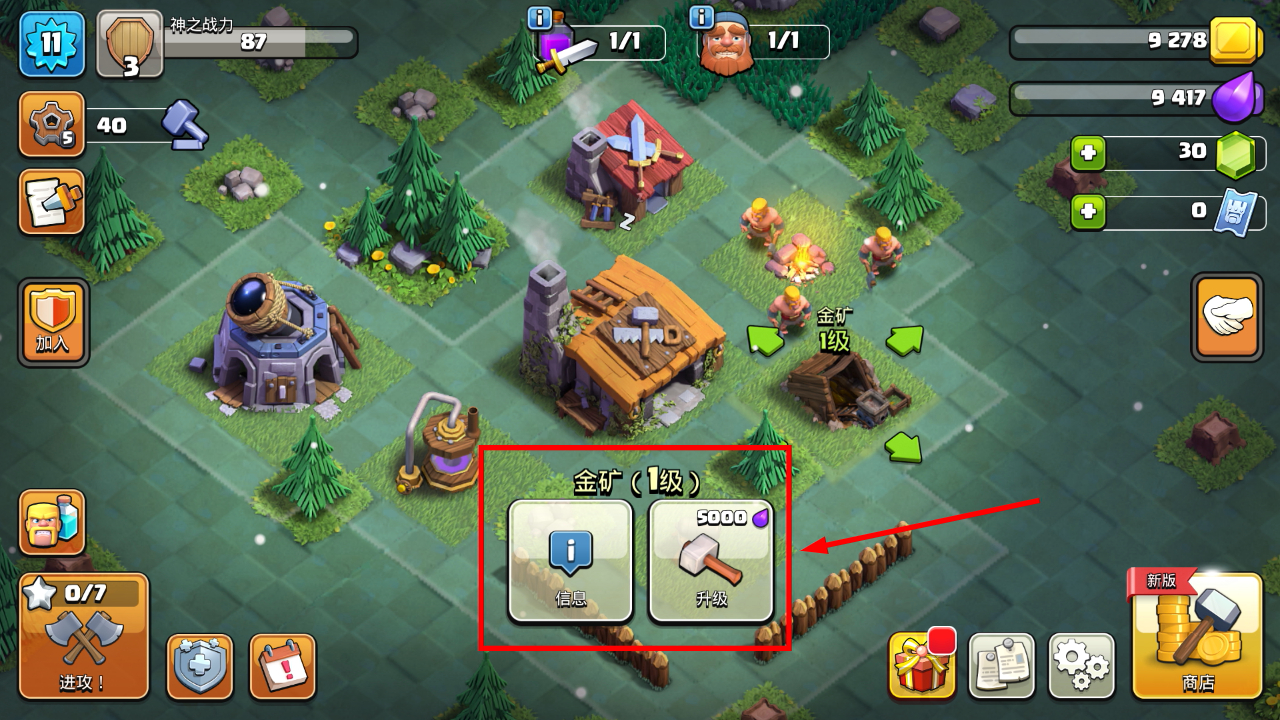The image size is (1280, 720).
Task: Upgrade the gold mine with the 升级 button
Action: coord(711,561)
